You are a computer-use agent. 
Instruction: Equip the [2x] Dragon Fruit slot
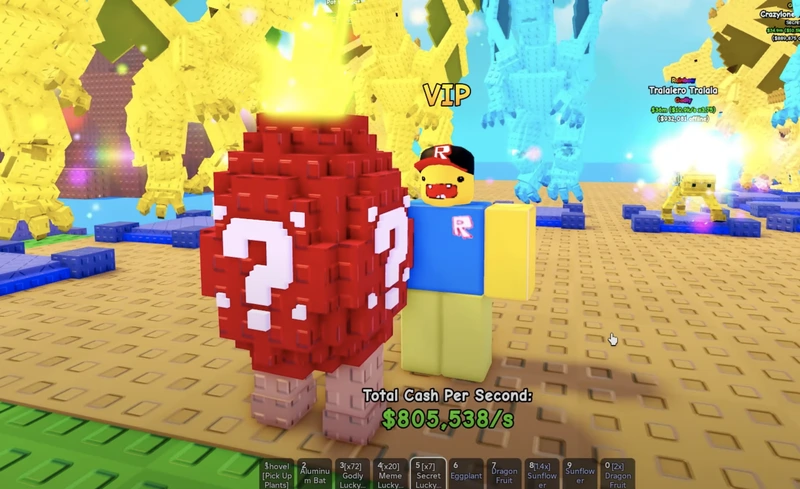pos(617,474)
